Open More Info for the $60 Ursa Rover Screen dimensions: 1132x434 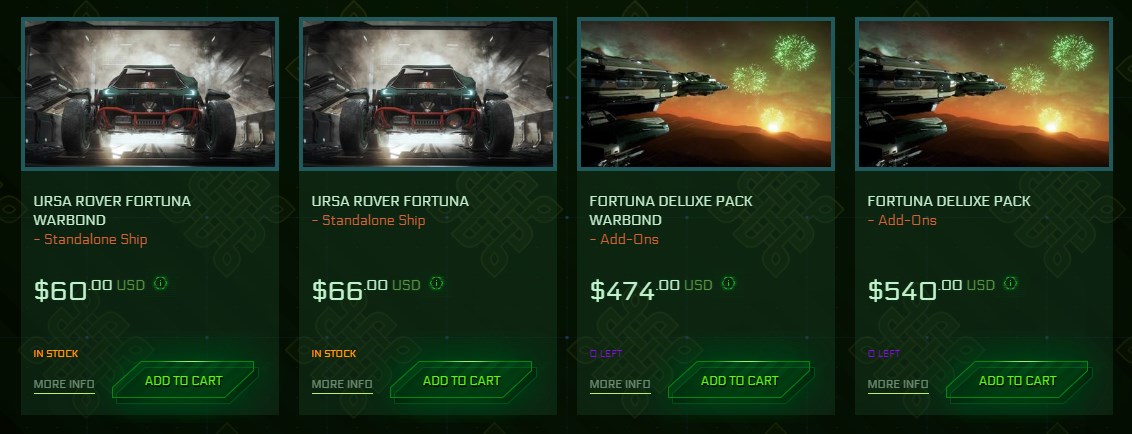pos(64,384)
